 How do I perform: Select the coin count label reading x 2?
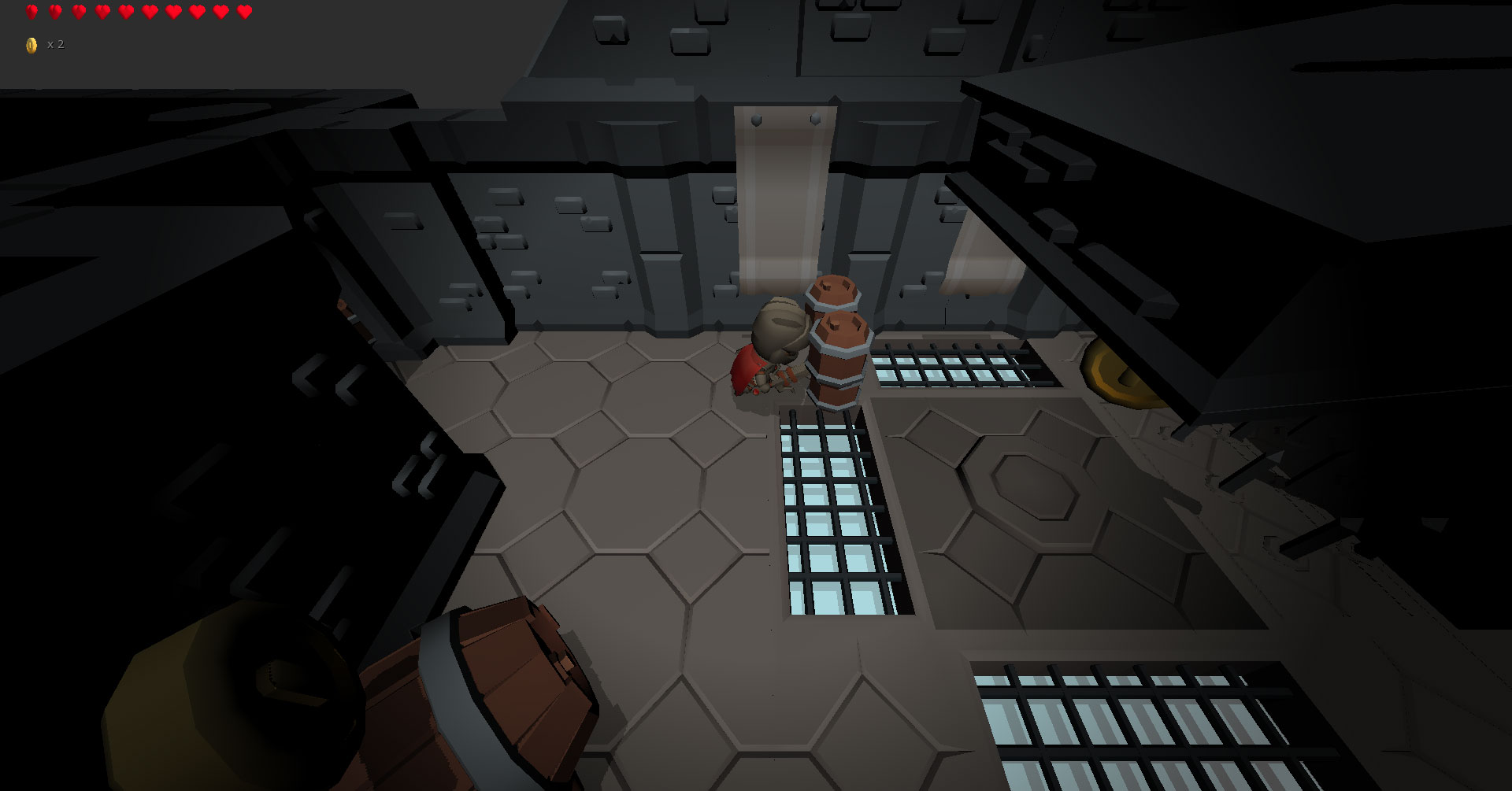(56, 45)
